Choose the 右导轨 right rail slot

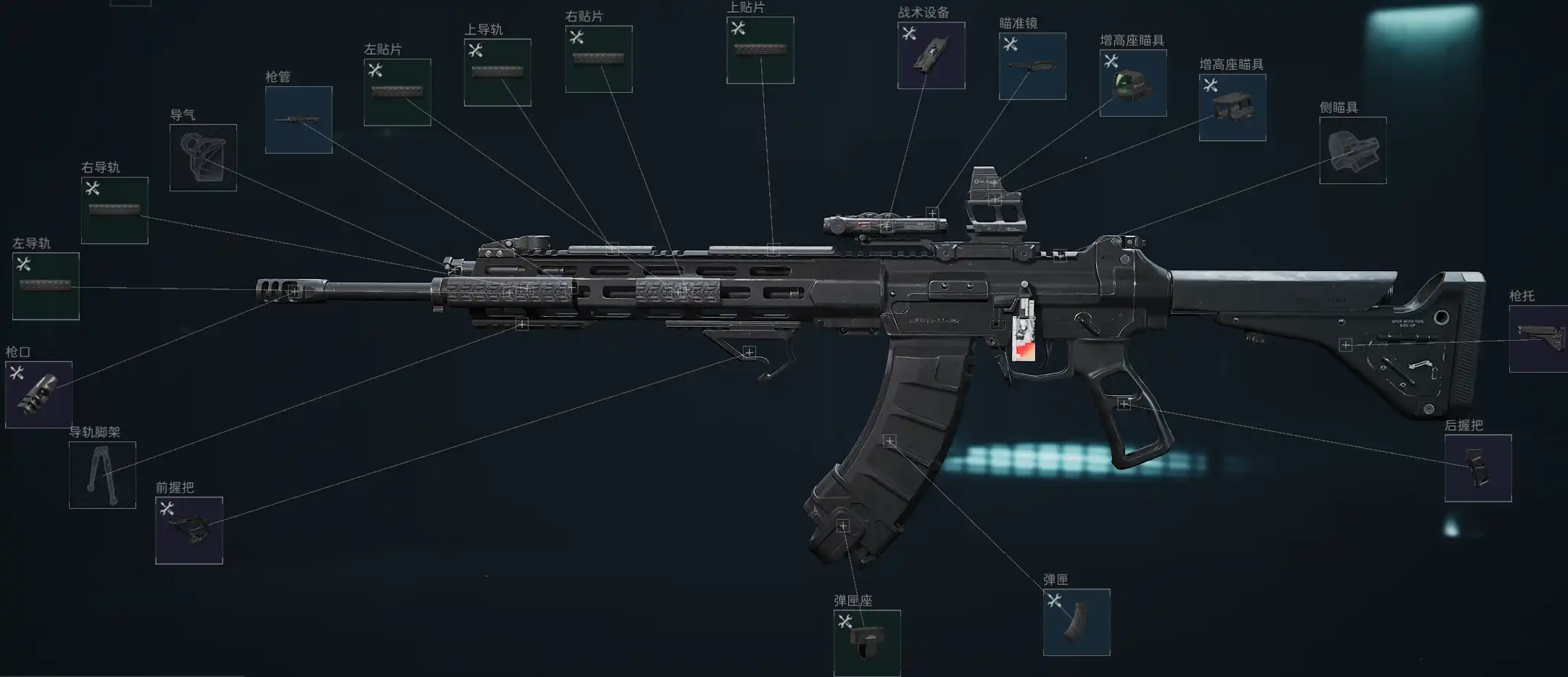click(x=115, y=210)
